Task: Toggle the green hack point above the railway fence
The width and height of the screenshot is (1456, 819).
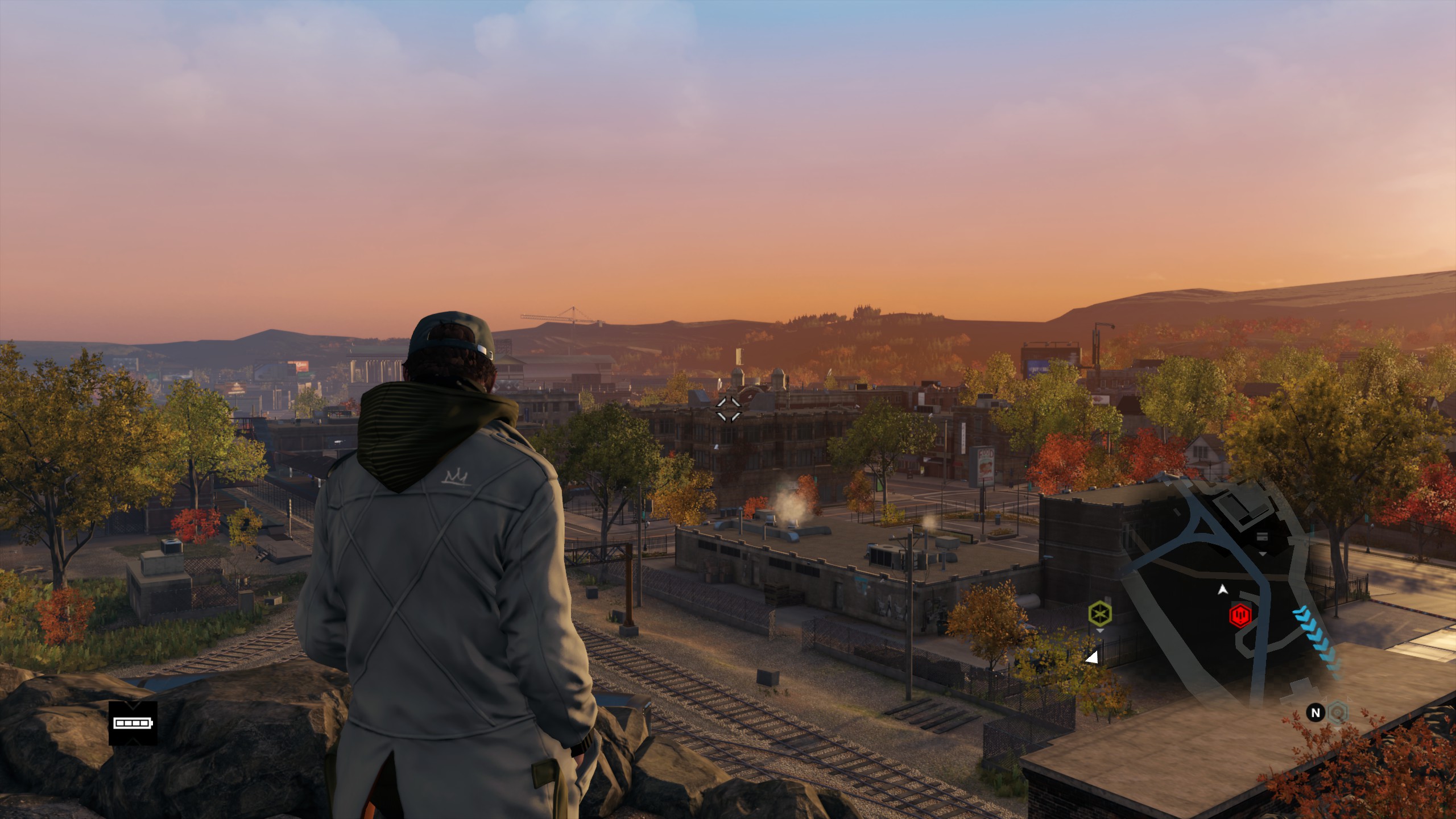Action: pyautogui.click(x=1101, y=614)
